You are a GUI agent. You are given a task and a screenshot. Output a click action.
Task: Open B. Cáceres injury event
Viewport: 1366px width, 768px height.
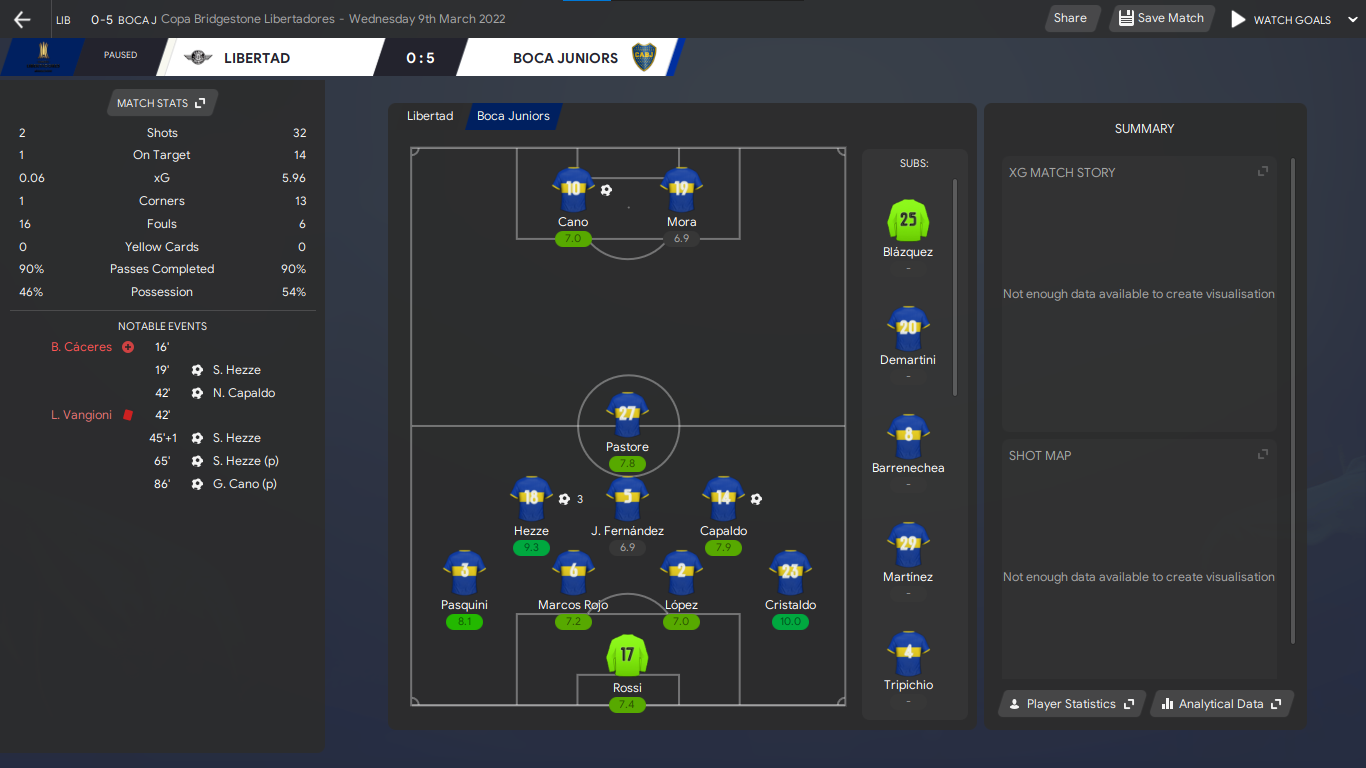[82, 347]
